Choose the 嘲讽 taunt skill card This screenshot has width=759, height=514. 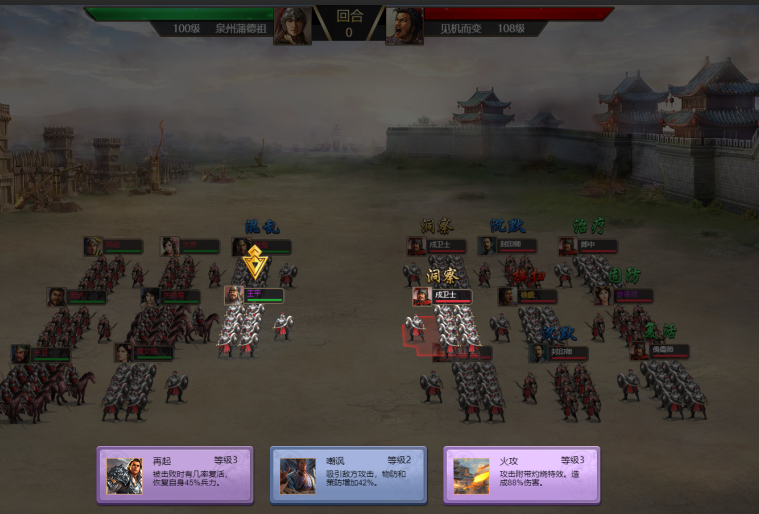348,474
